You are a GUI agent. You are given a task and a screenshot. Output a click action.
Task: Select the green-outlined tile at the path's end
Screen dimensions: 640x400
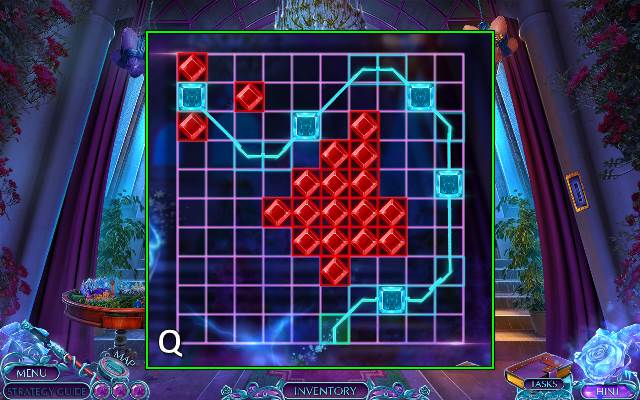point(335,328)
